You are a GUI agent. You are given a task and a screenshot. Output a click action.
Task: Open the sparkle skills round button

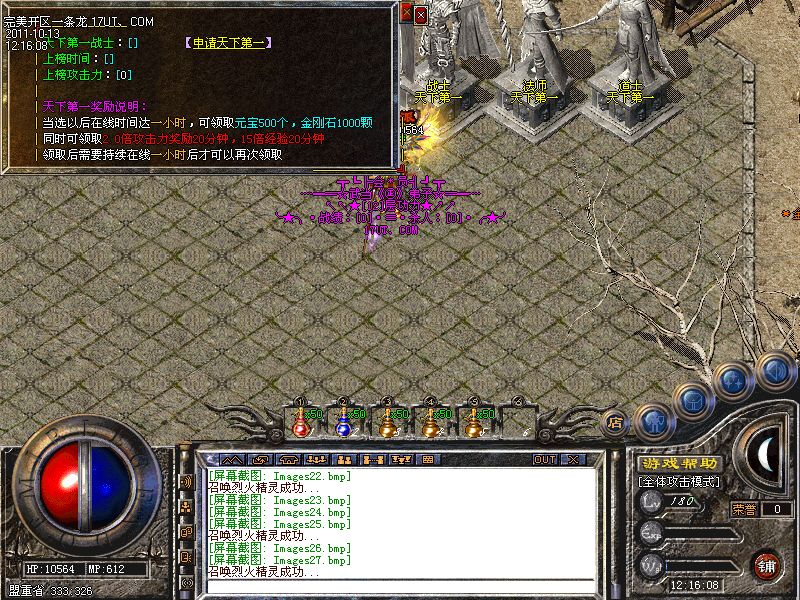tap(735, 381)
